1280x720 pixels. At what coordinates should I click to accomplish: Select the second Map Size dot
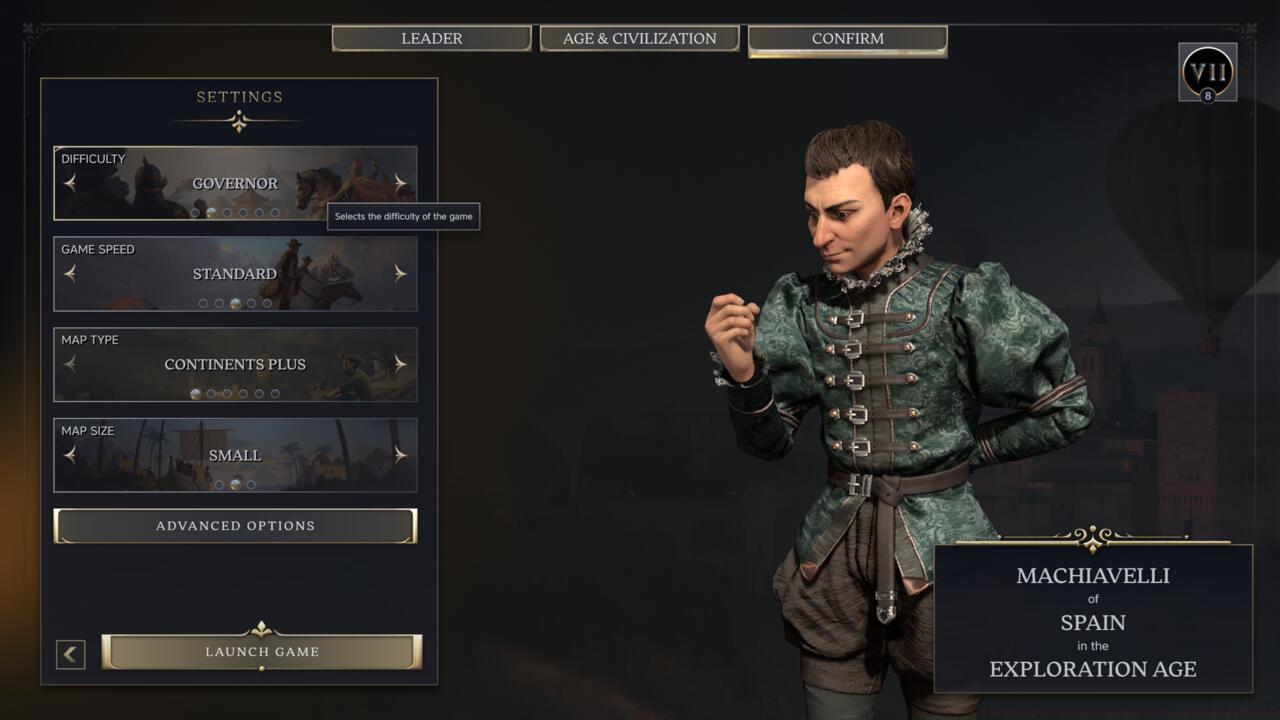[x=234, y=484]
